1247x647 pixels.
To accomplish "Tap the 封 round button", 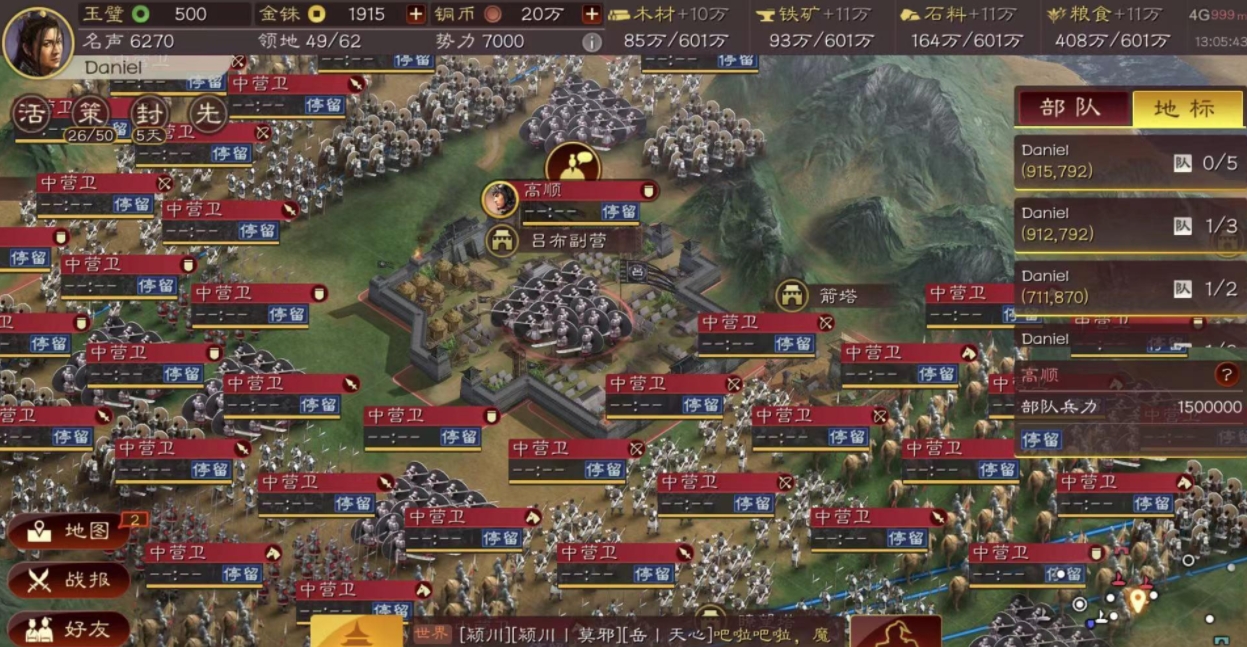I will (149, 115).
